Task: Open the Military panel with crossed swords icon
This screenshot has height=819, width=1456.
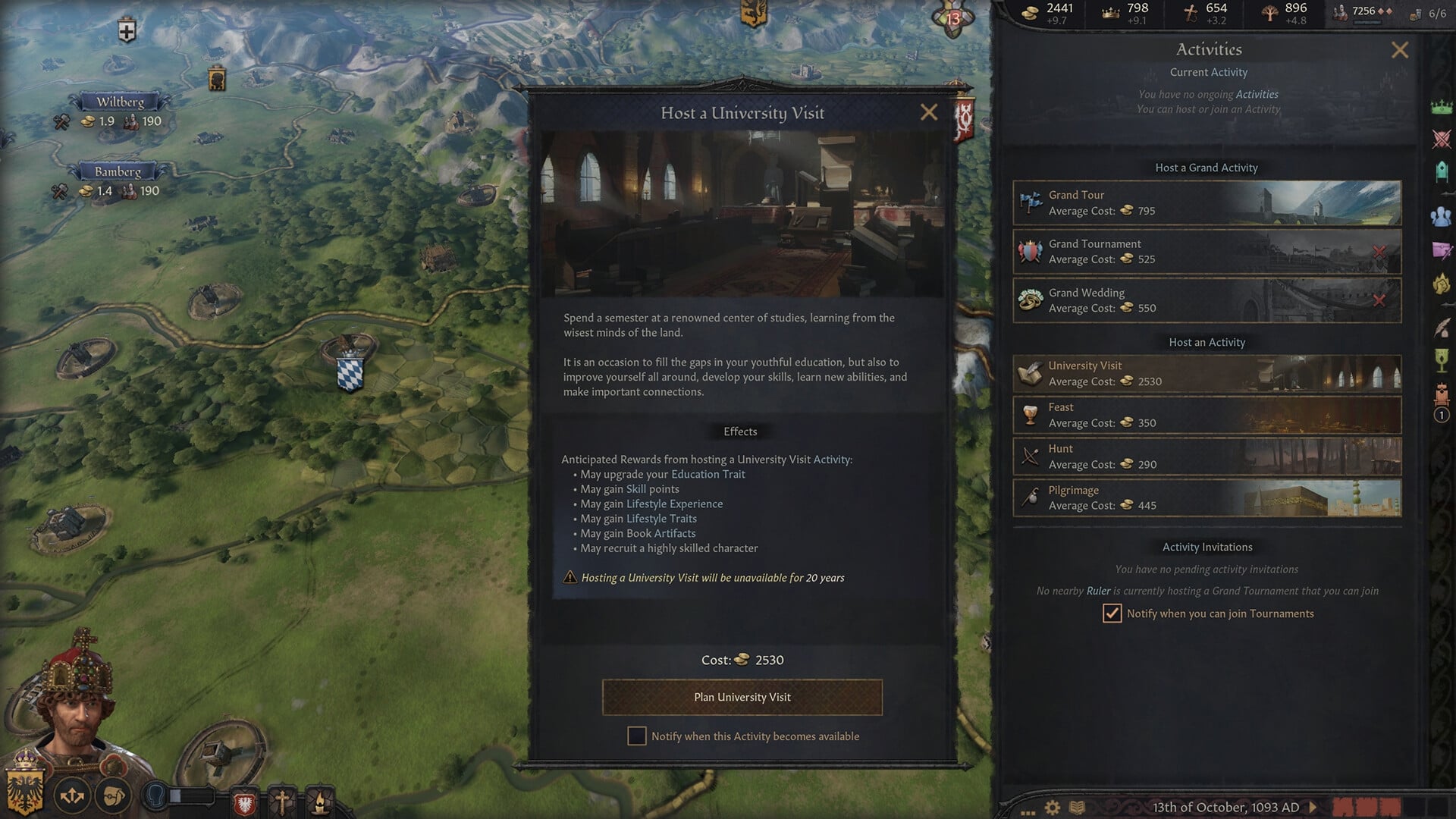Action: click(1443, 138)
